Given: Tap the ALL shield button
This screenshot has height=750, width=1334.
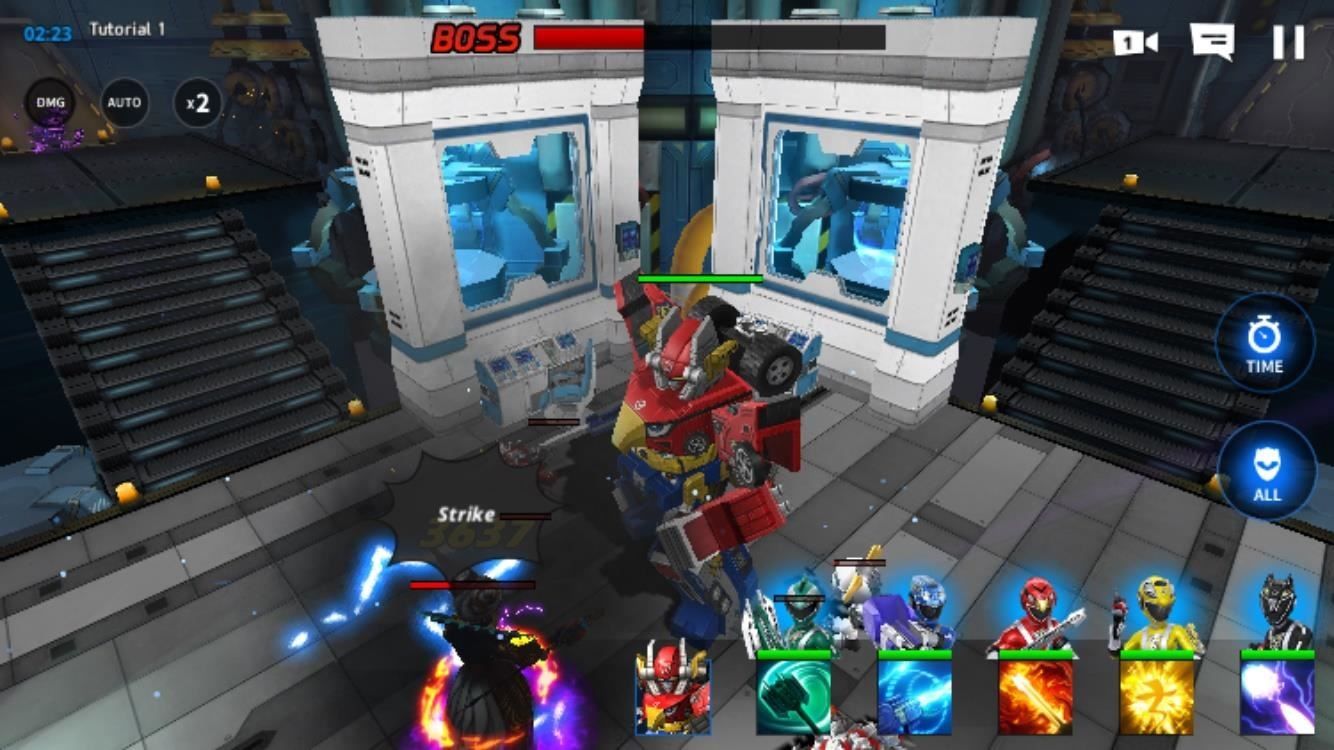Looking at the screenshot, I should coord(1266,472).
